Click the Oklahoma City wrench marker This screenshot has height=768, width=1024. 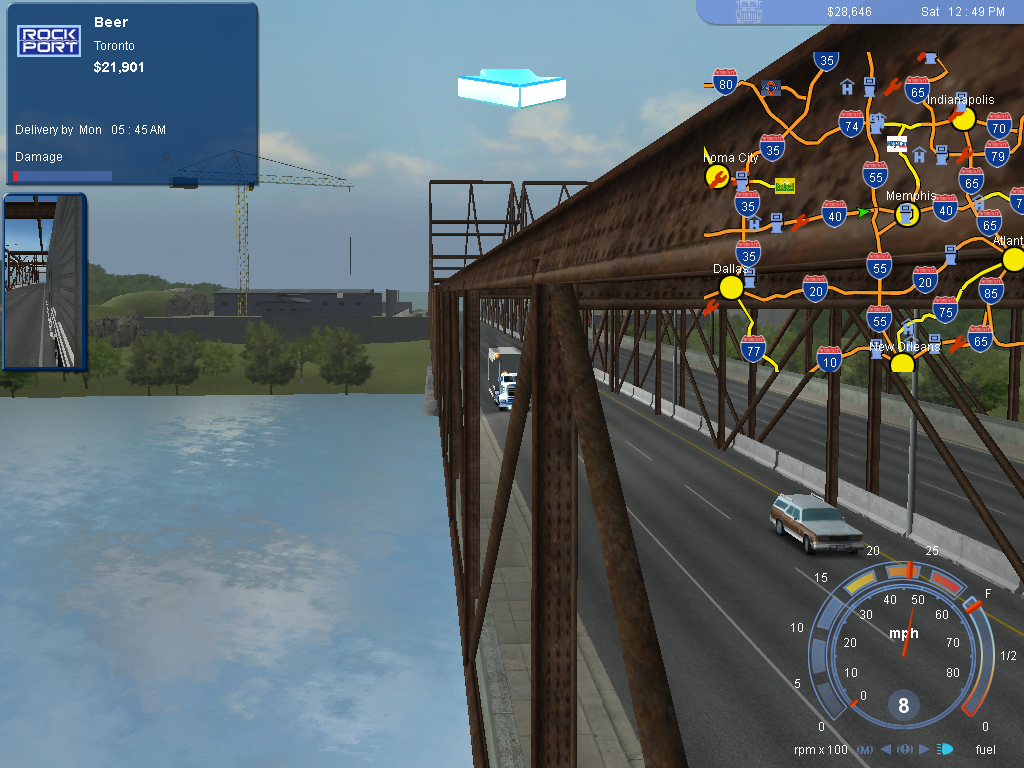click(716, 177)
